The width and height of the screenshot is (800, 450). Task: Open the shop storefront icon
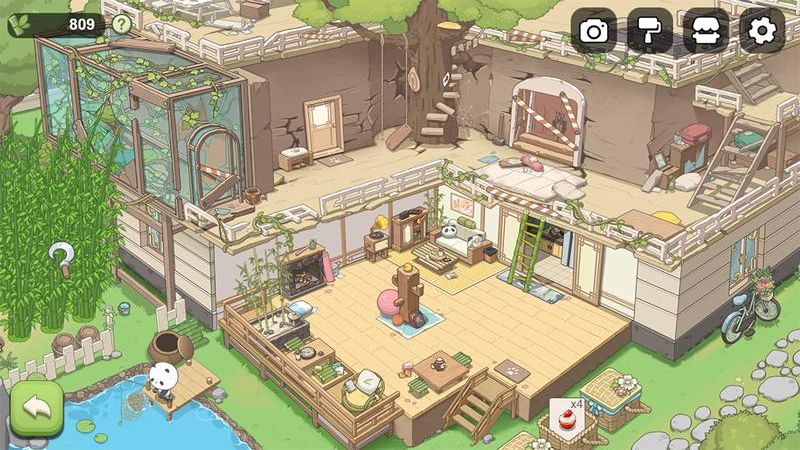click(x=706, y=31)
